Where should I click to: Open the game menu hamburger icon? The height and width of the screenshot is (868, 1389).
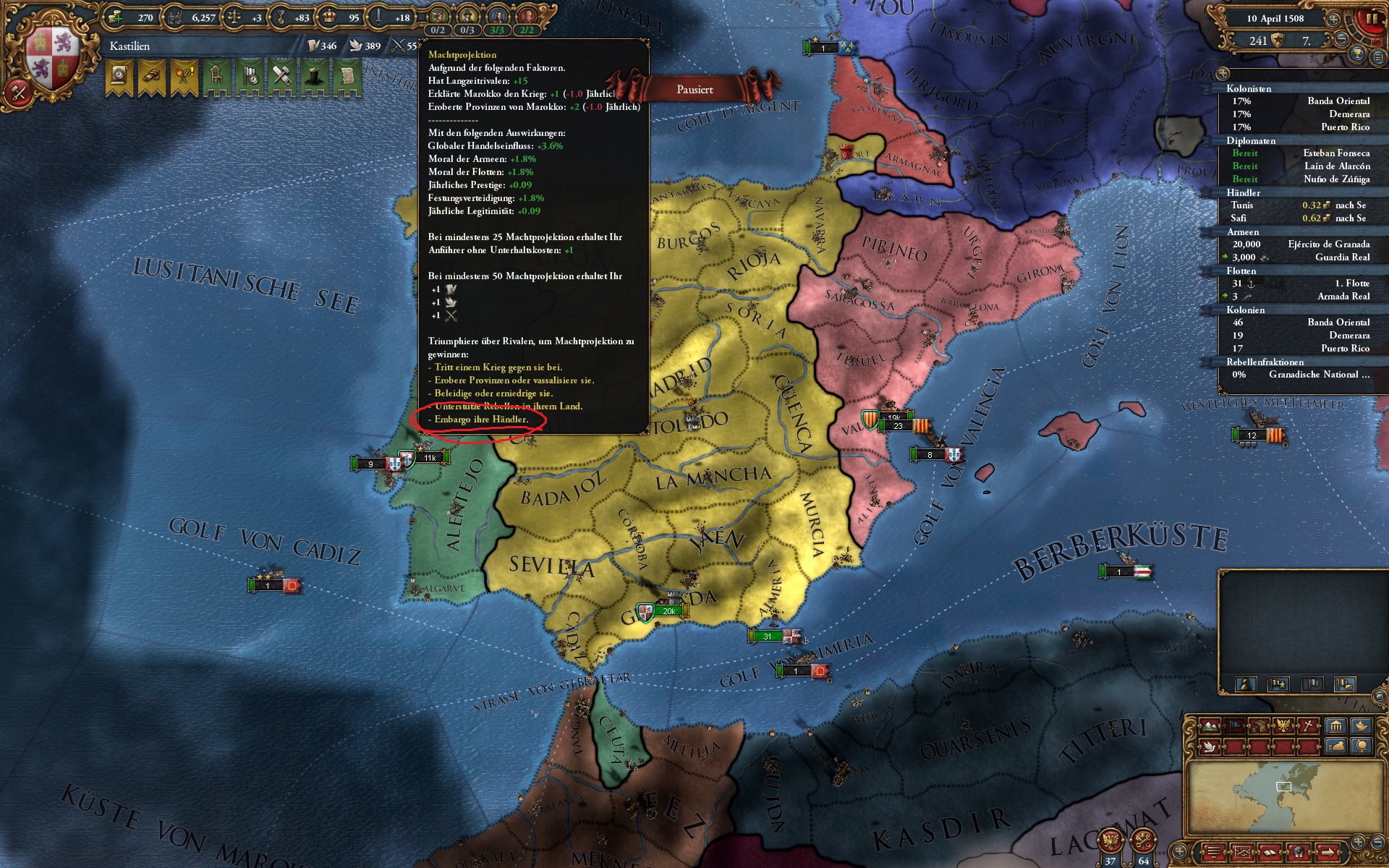point(1213,852)
